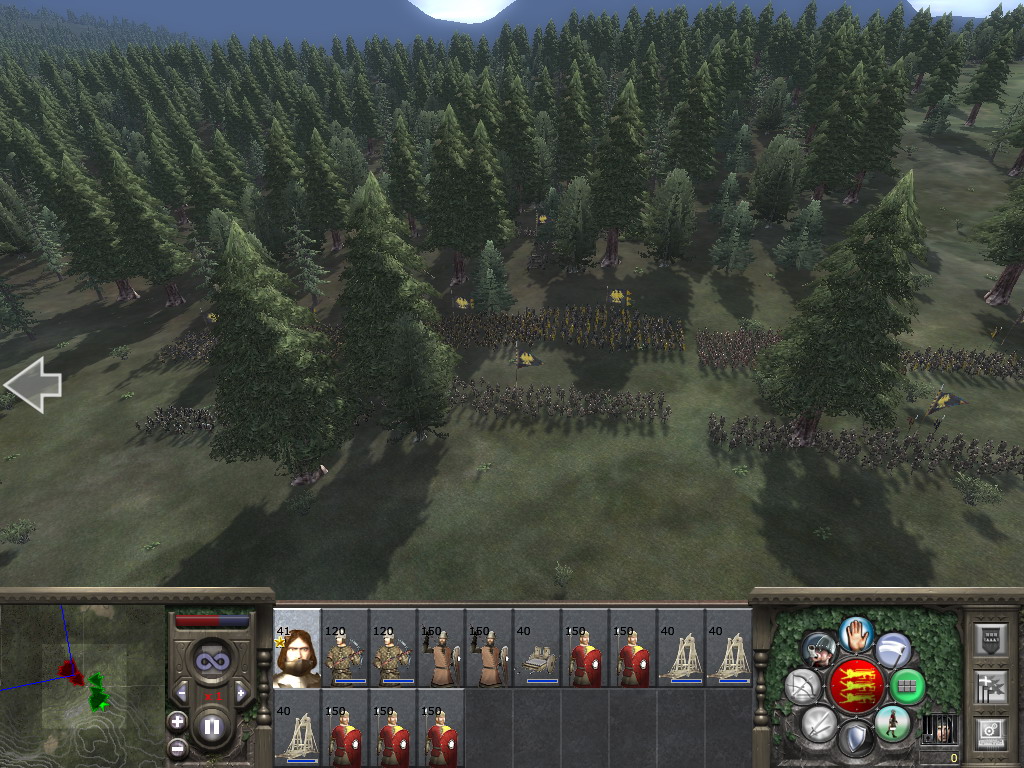Click the infinity symbol speed button
This screenshot has width=1024, height=768.
[x=211, y=661]
